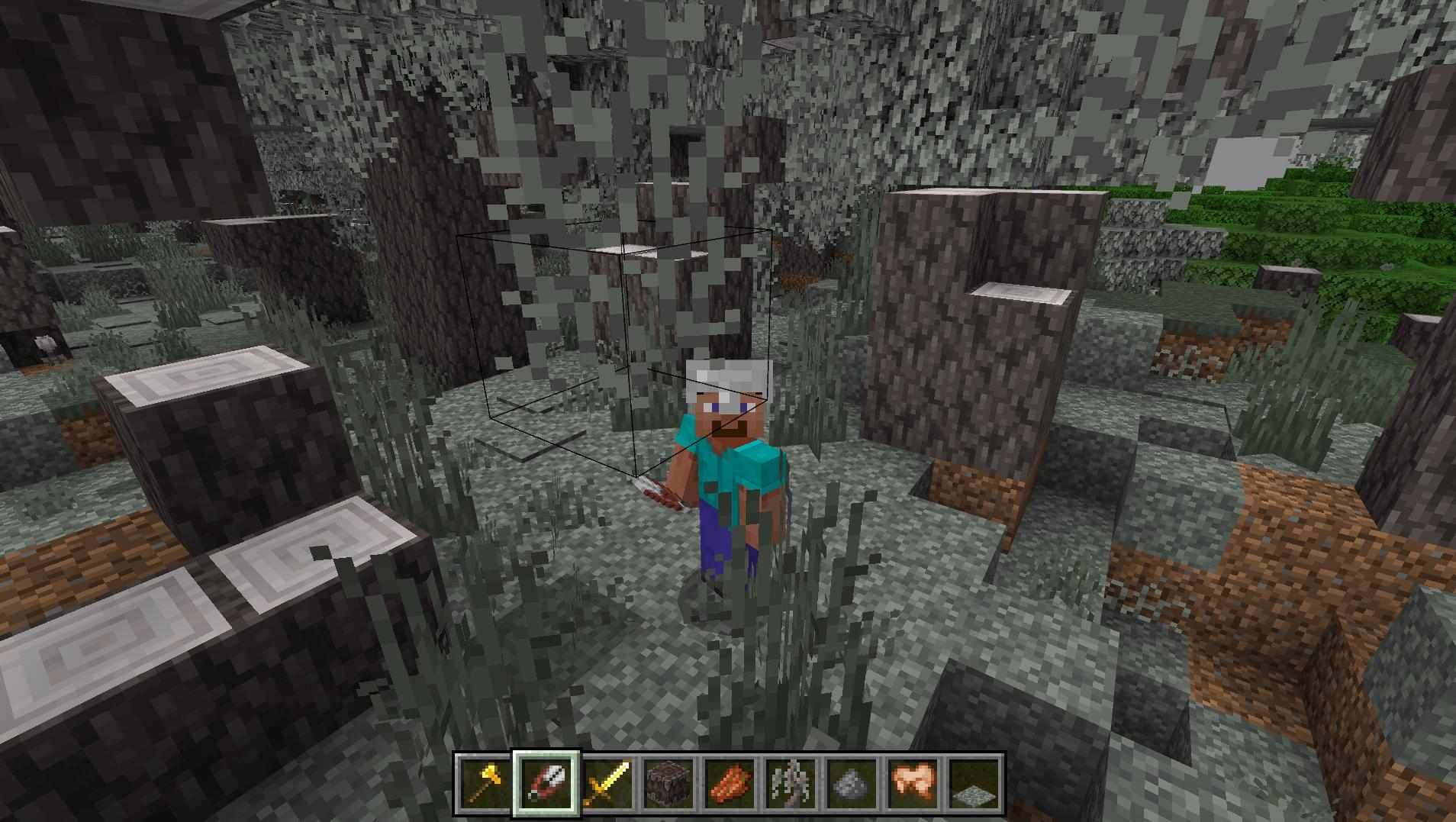Select the golden axe hotbar slot
The image size is (1456, 822).
point(485,783)
